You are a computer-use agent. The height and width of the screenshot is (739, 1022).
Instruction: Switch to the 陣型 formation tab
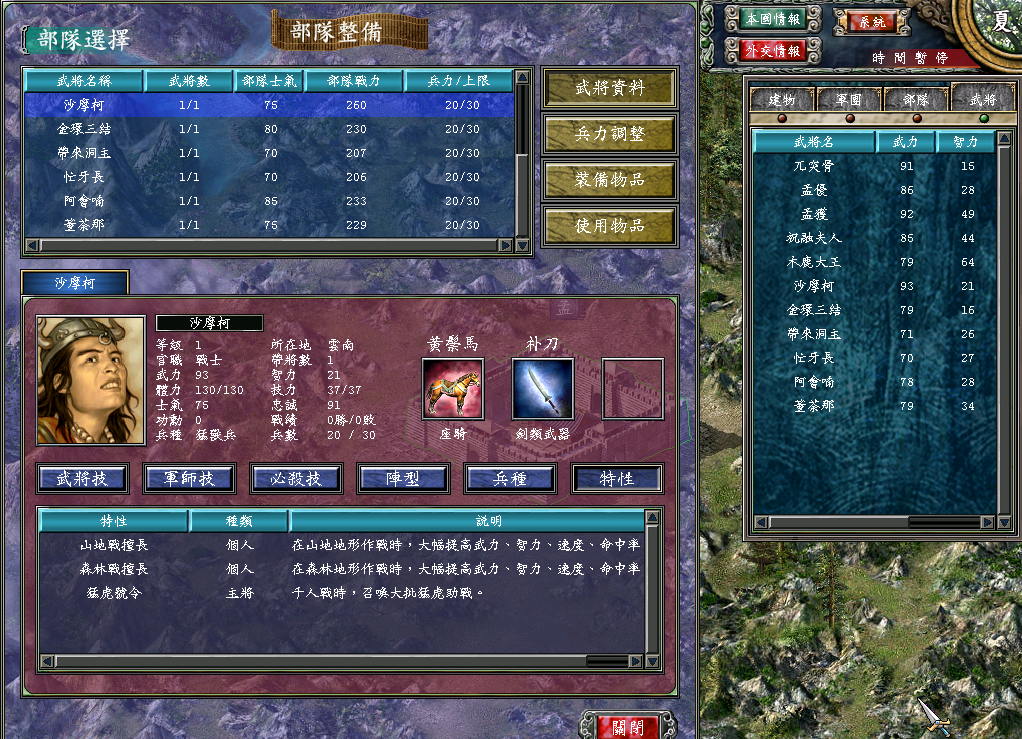[403, 479]
